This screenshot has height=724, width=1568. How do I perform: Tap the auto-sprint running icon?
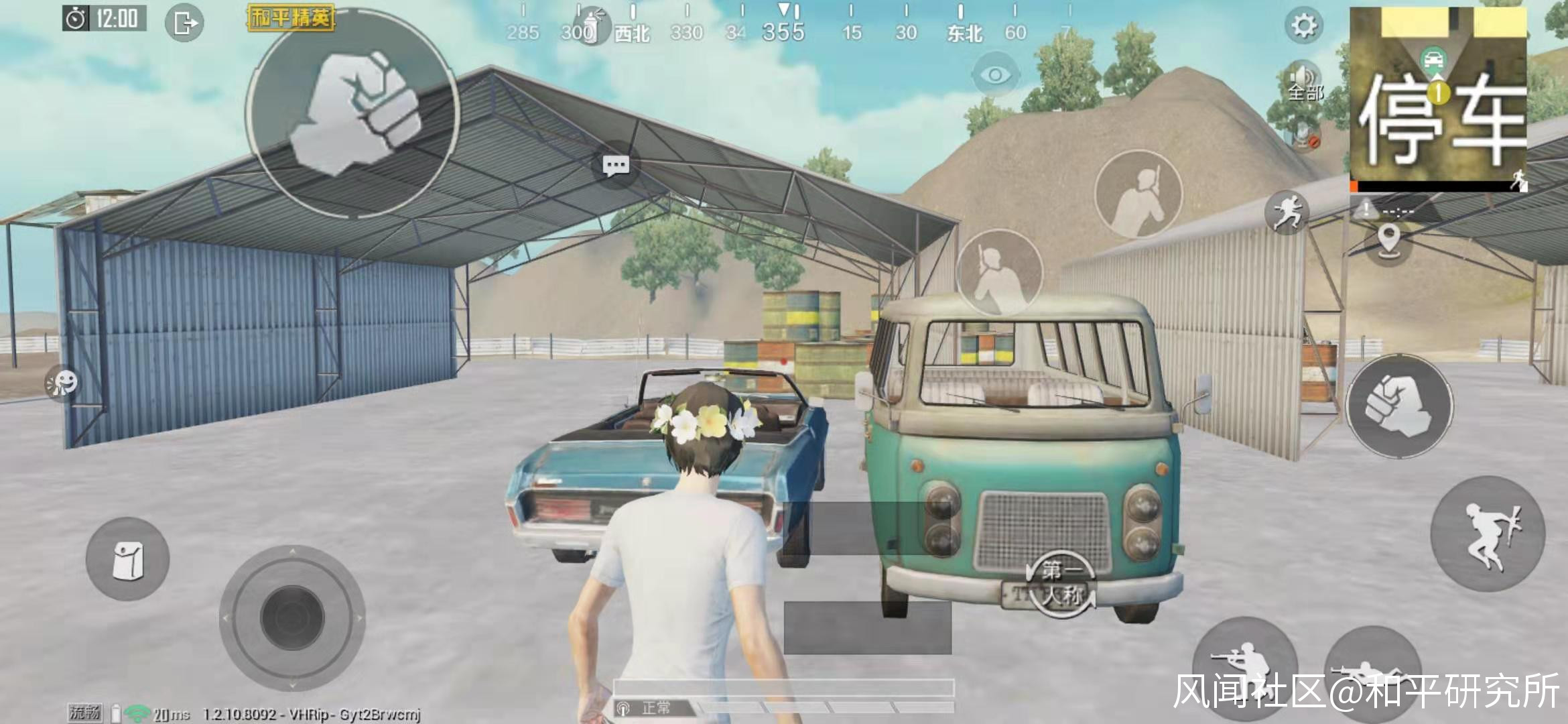pos(1287,213)
